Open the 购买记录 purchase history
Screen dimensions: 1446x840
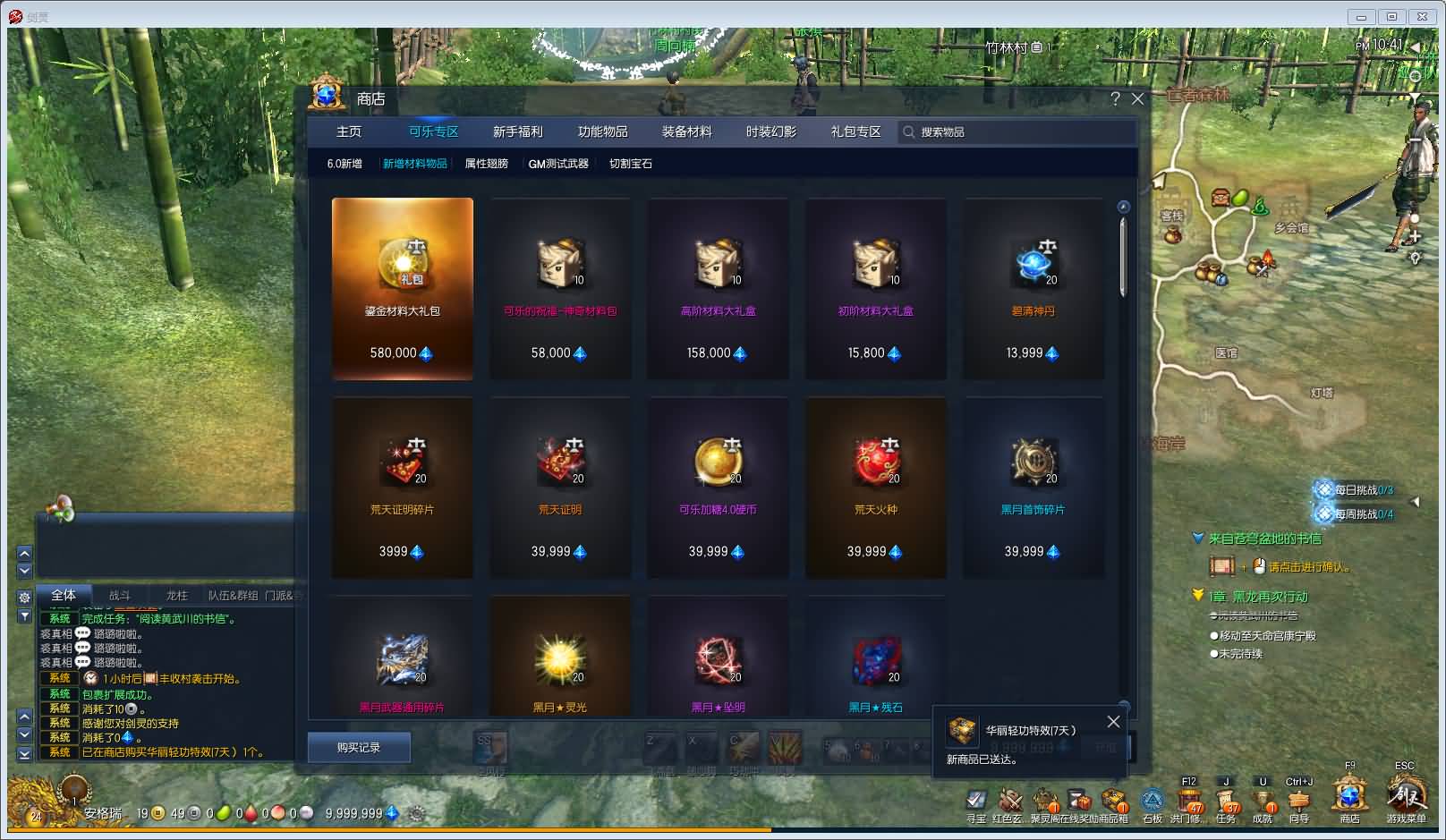[359, 747]
